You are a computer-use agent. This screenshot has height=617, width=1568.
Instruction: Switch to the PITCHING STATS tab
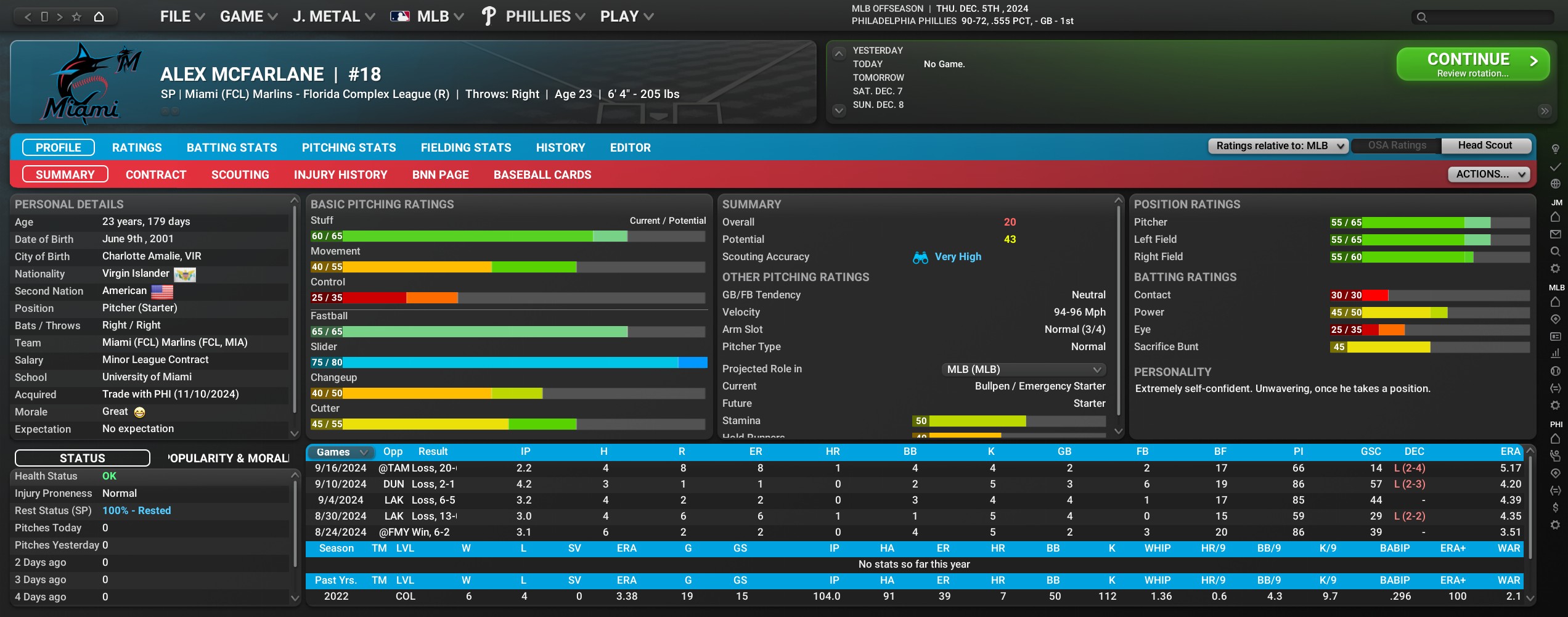[349, 147]
